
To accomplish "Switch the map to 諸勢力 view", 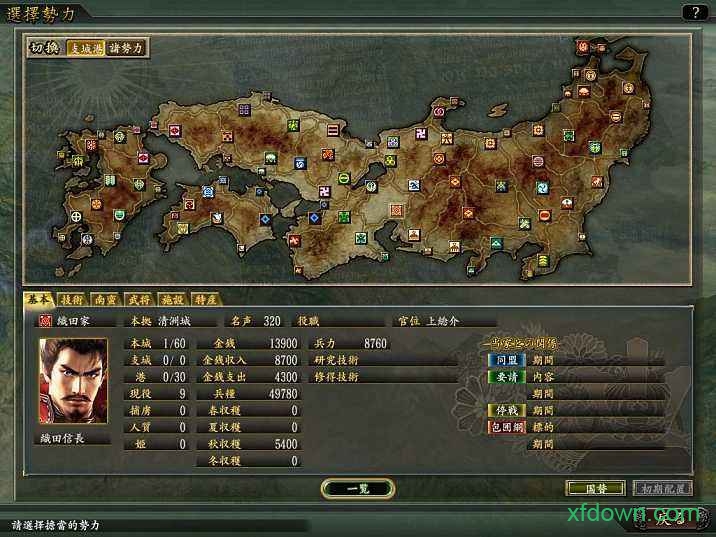I will 126,47.
